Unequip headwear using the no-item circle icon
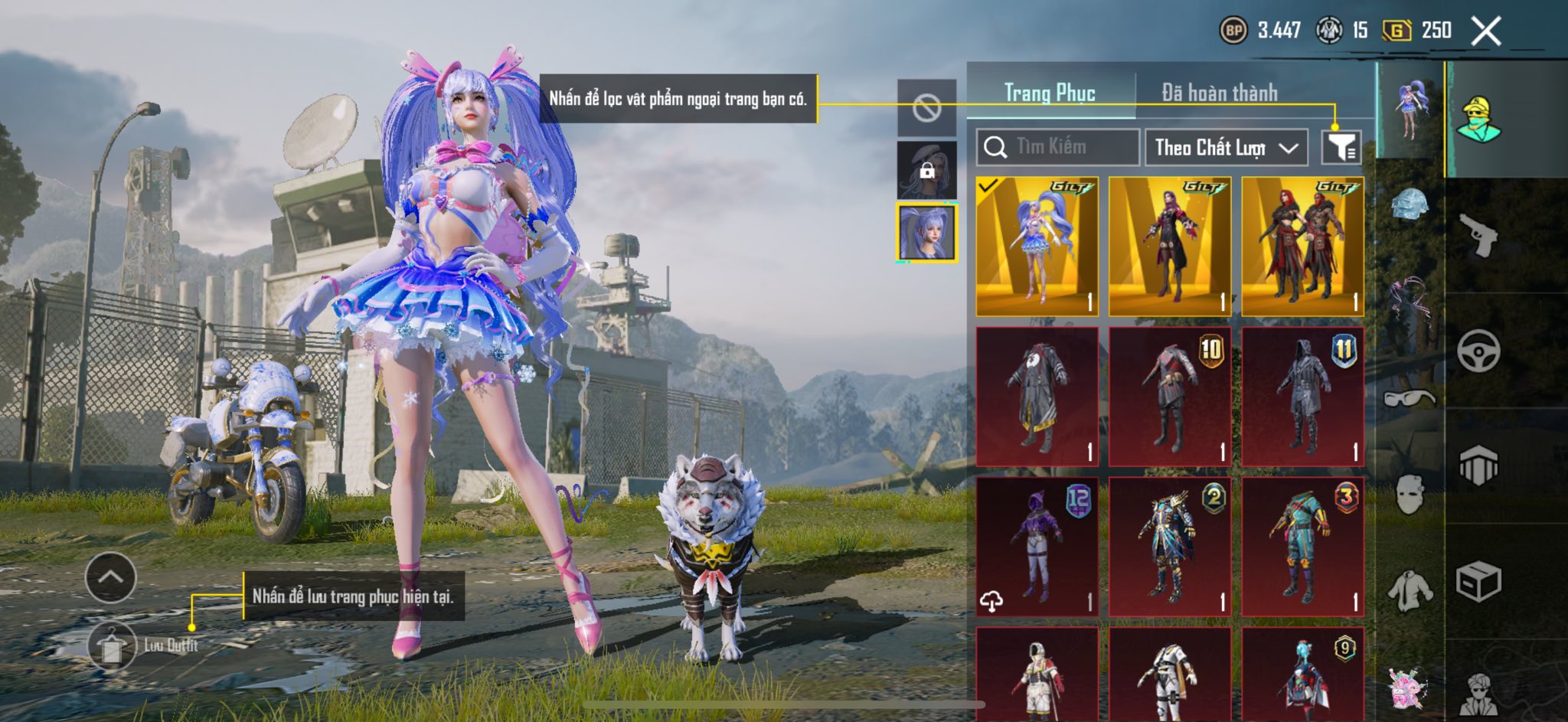This screenshot has width=1568, height=722. [926, 109]
